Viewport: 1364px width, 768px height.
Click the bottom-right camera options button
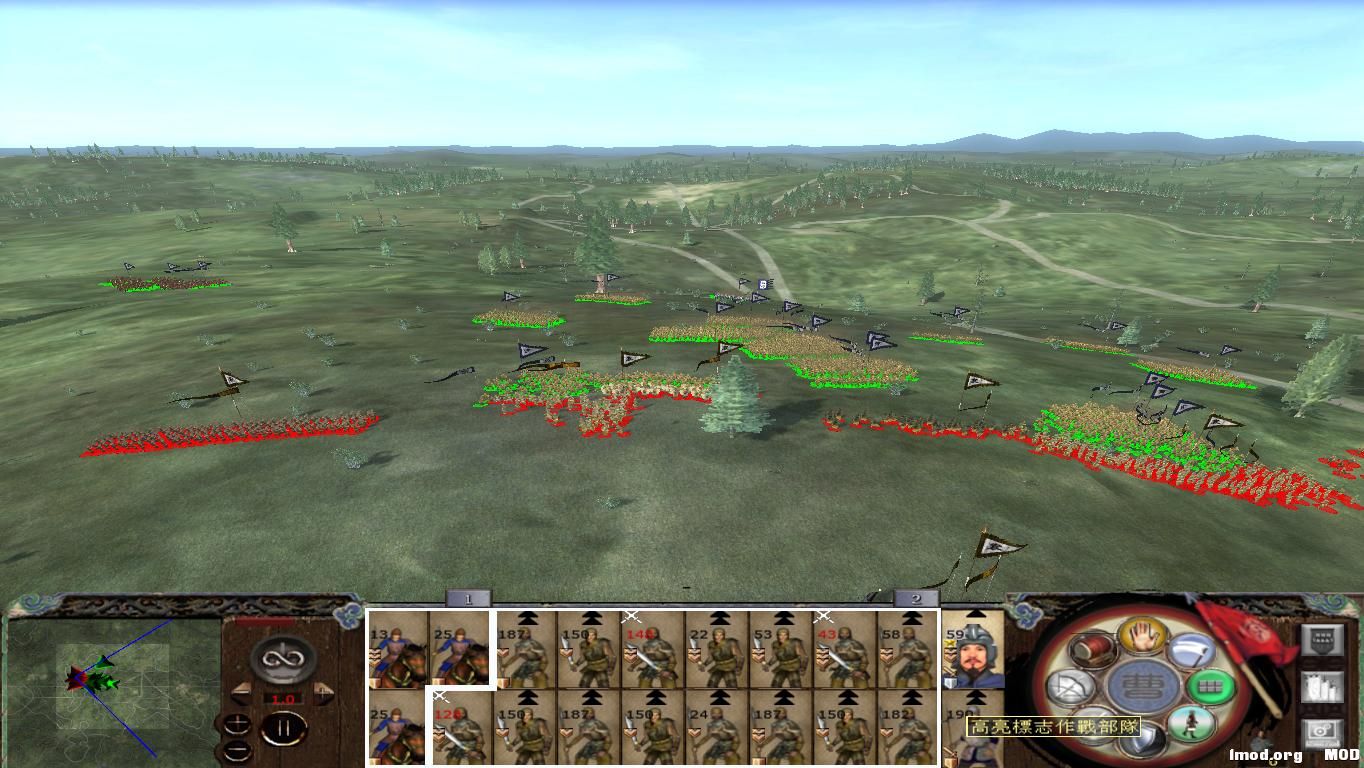click(1322, 731)
